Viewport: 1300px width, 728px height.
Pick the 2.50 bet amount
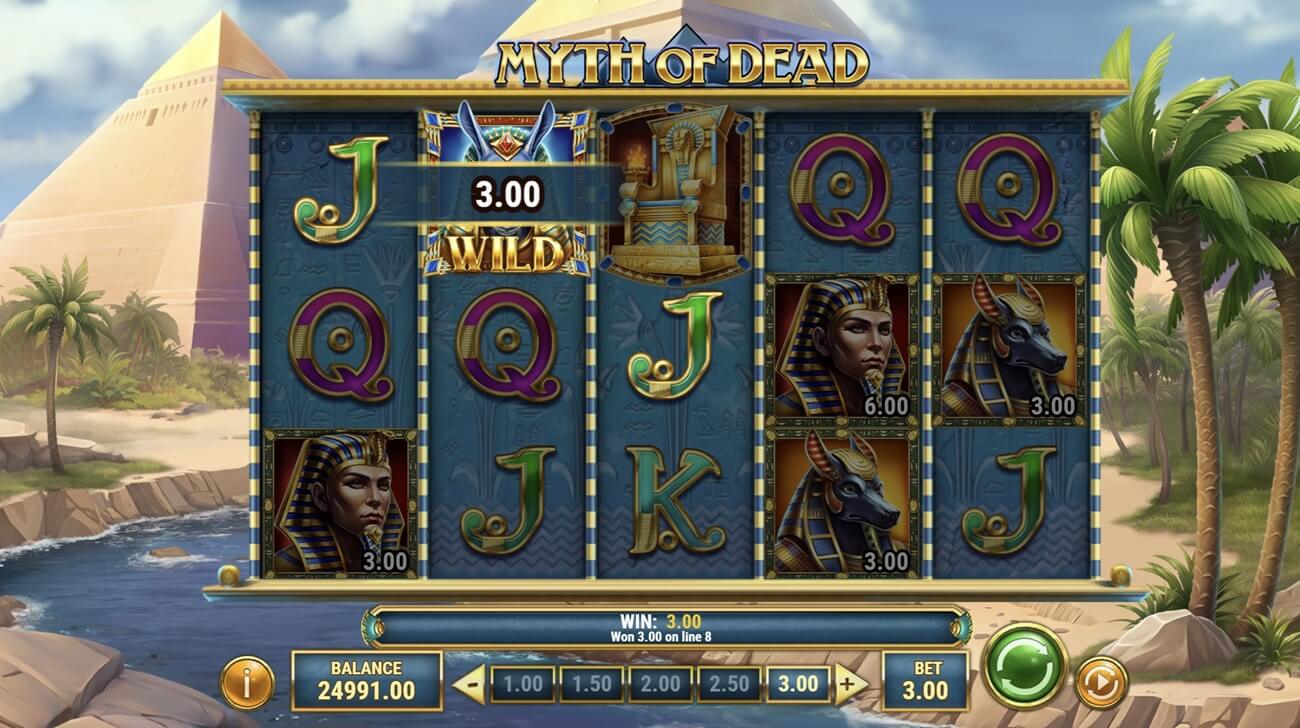coord(729,685)
